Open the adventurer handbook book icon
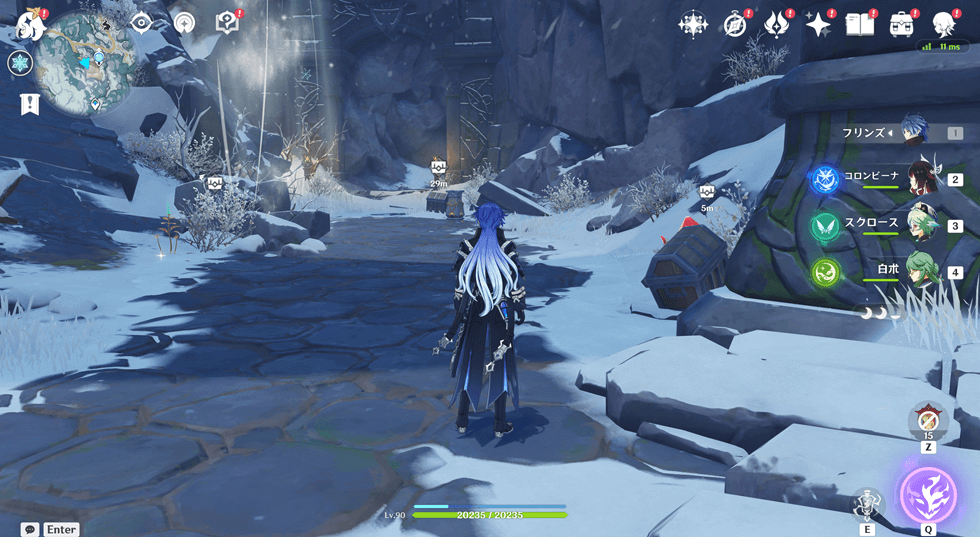 click(860, 25)
